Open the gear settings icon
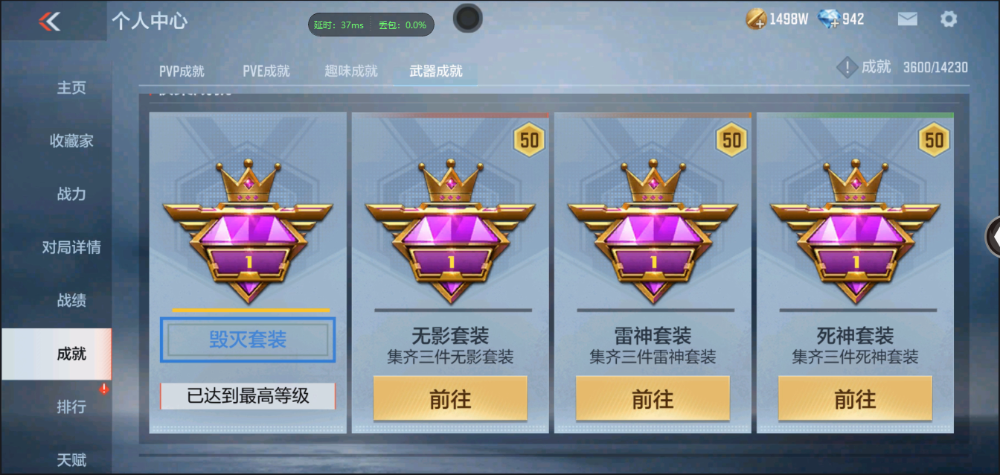Image resolution: width=1000 pixels, height=475 pixels. point(949,19)
